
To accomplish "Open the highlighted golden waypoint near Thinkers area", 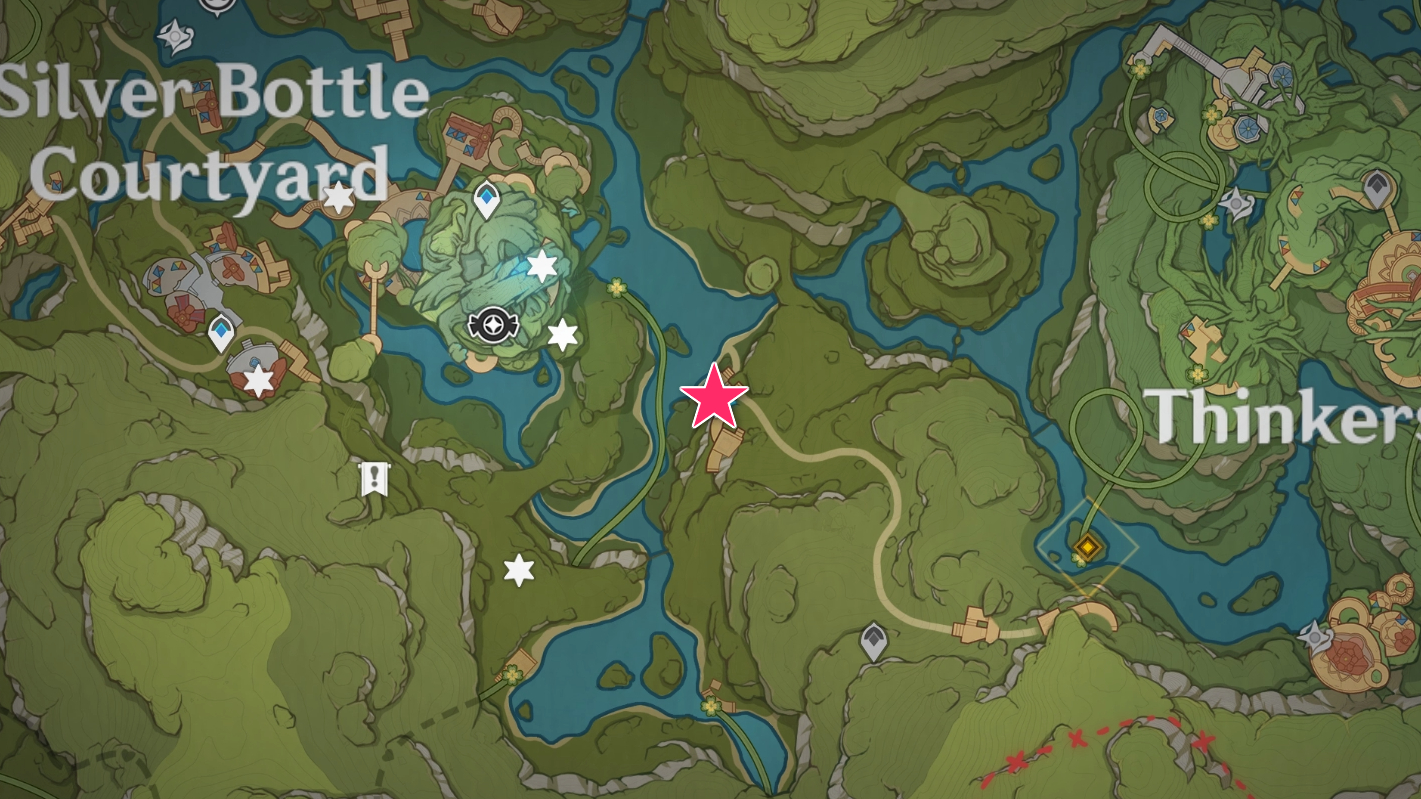I will coord(1086,547).
